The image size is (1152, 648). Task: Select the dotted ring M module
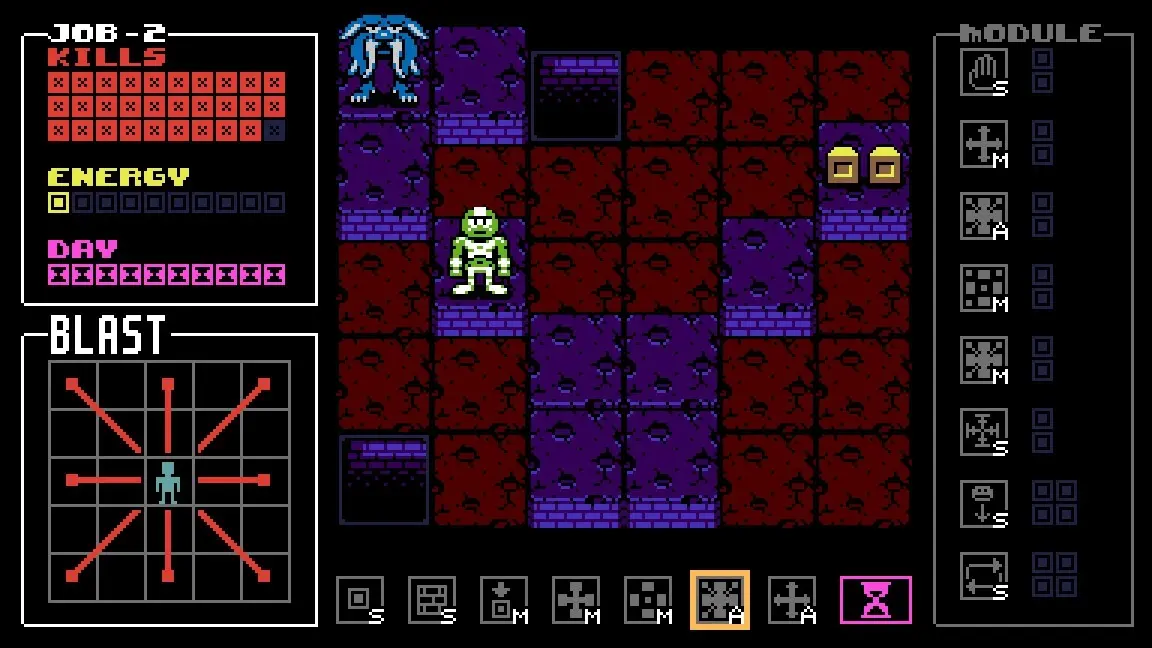[983, 288]
